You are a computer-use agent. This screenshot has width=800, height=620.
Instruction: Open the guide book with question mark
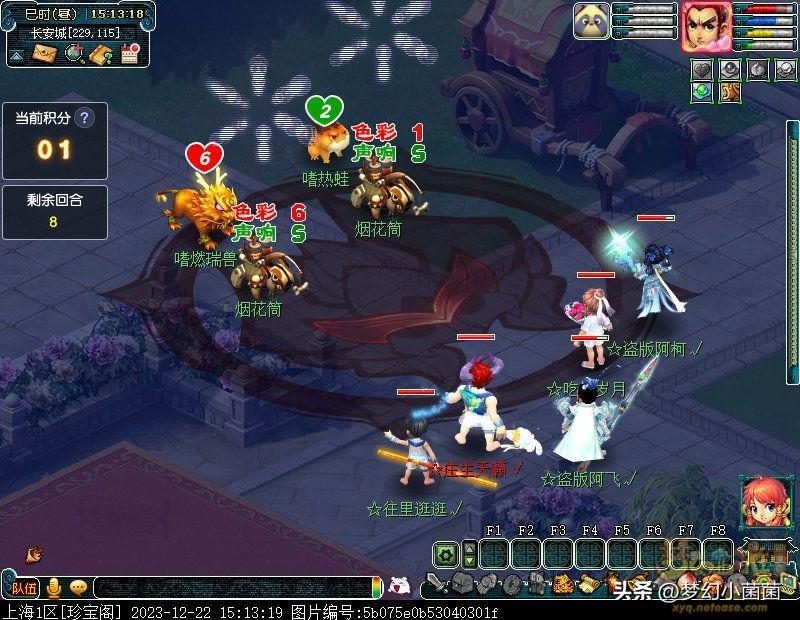[x=100, y=54]
